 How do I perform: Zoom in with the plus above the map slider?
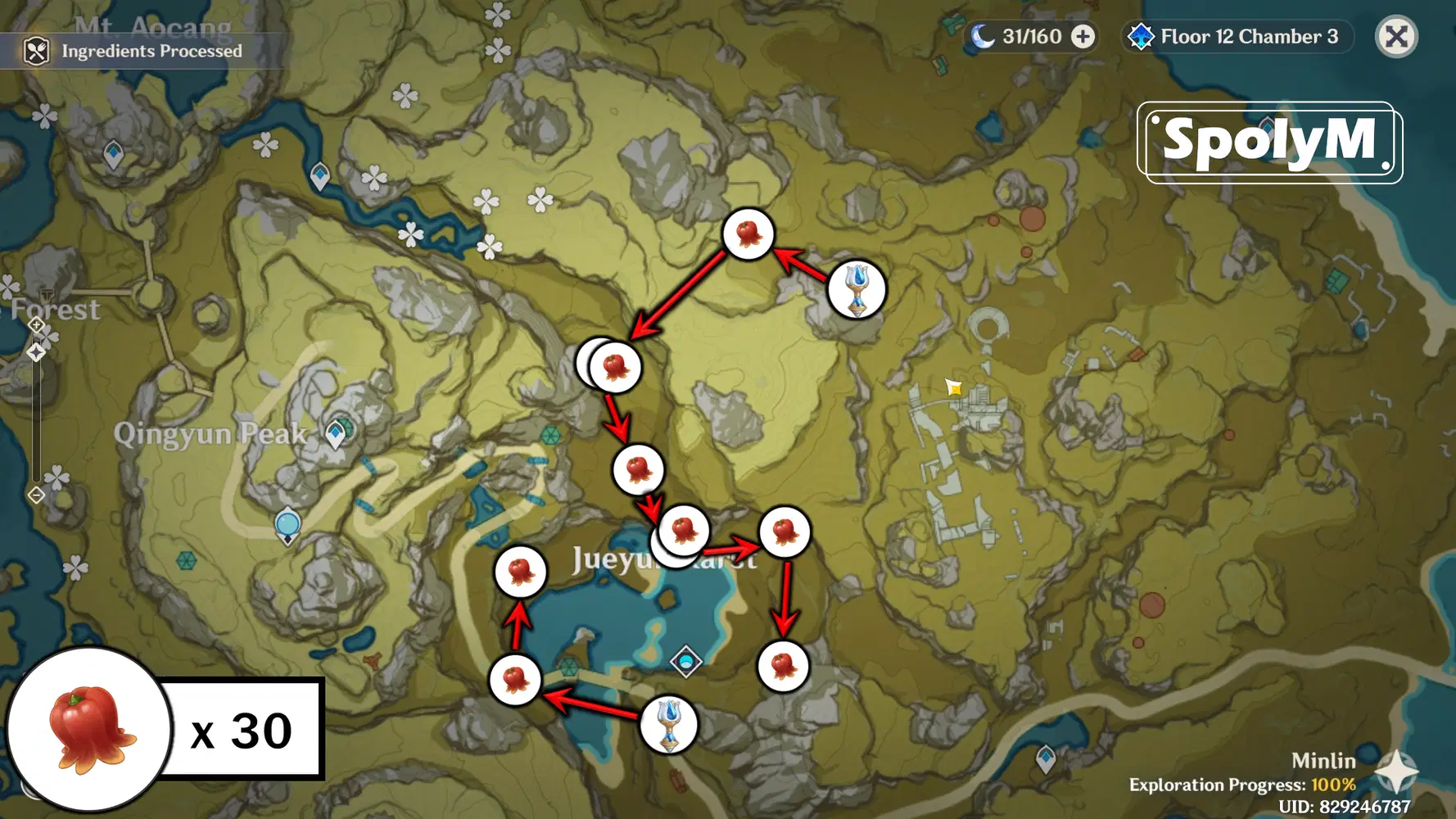(x=36, y=324)
